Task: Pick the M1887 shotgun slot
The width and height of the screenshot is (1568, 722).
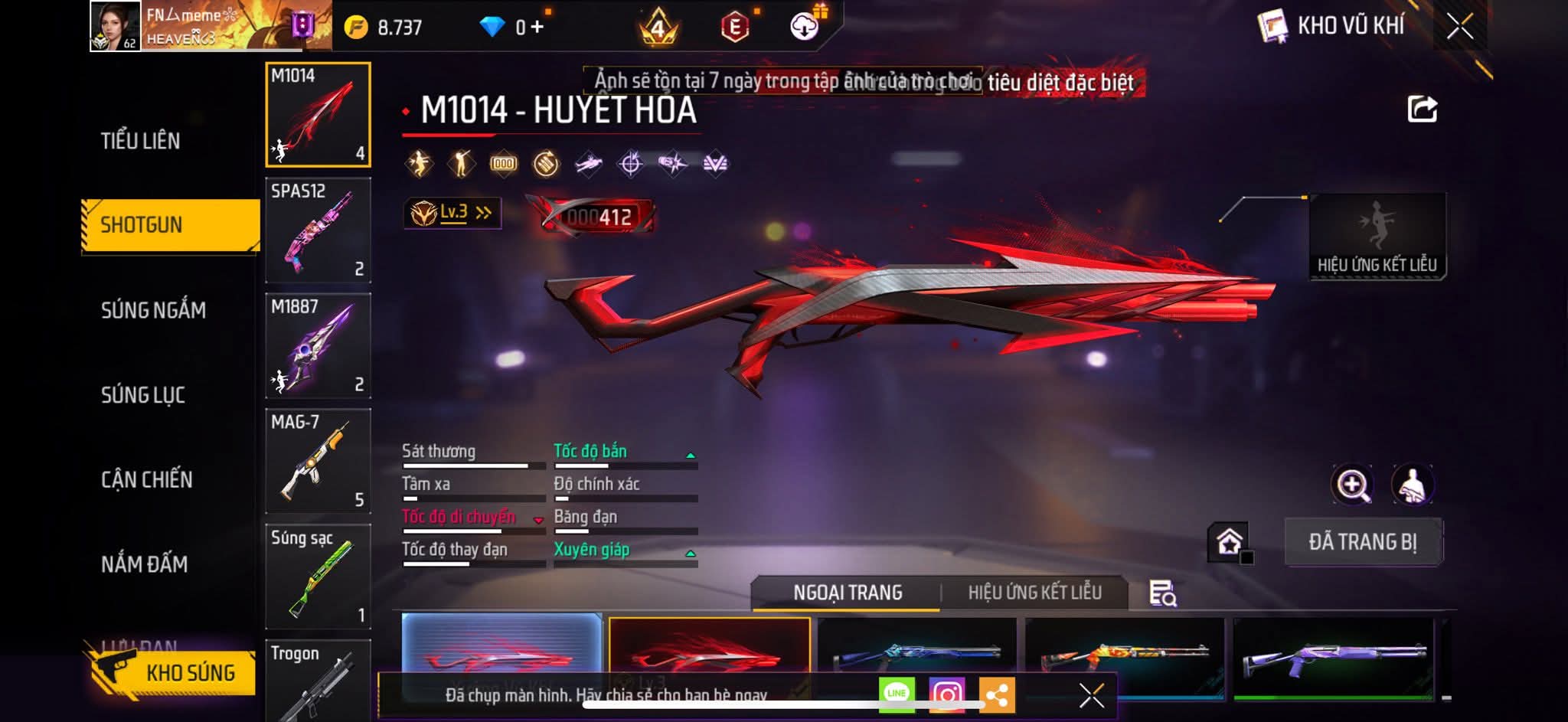Action: [318, 345]
